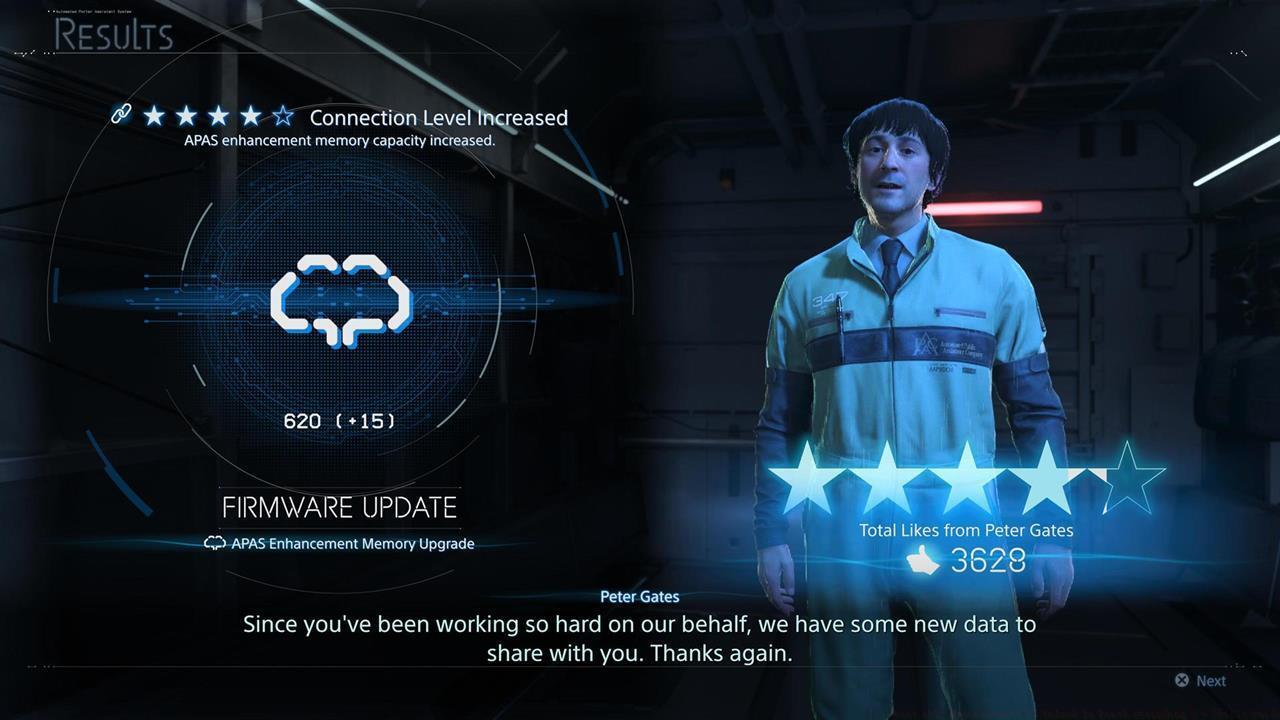Click the third filled star near Connection Level
Viewport: 1280px width, 720px height.
pyautogui.click(x=220, y=116)
